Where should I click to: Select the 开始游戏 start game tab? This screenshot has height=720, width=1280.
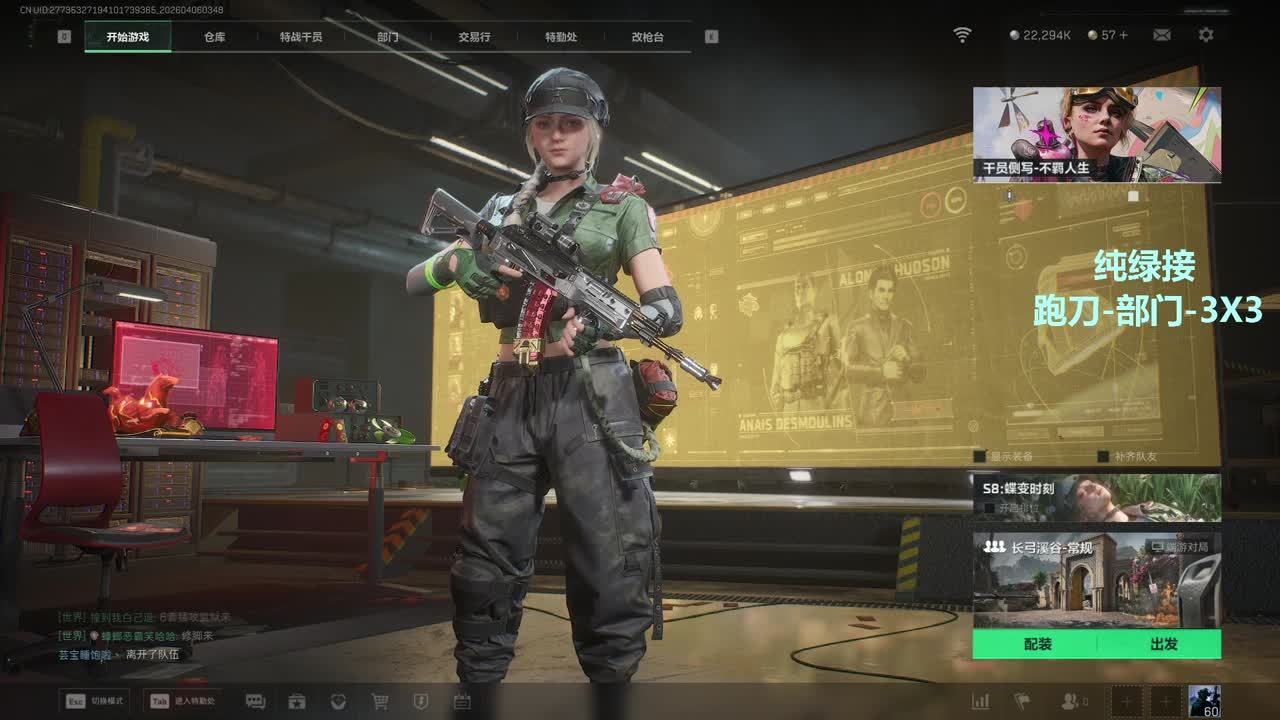click(x=128, y=37)
